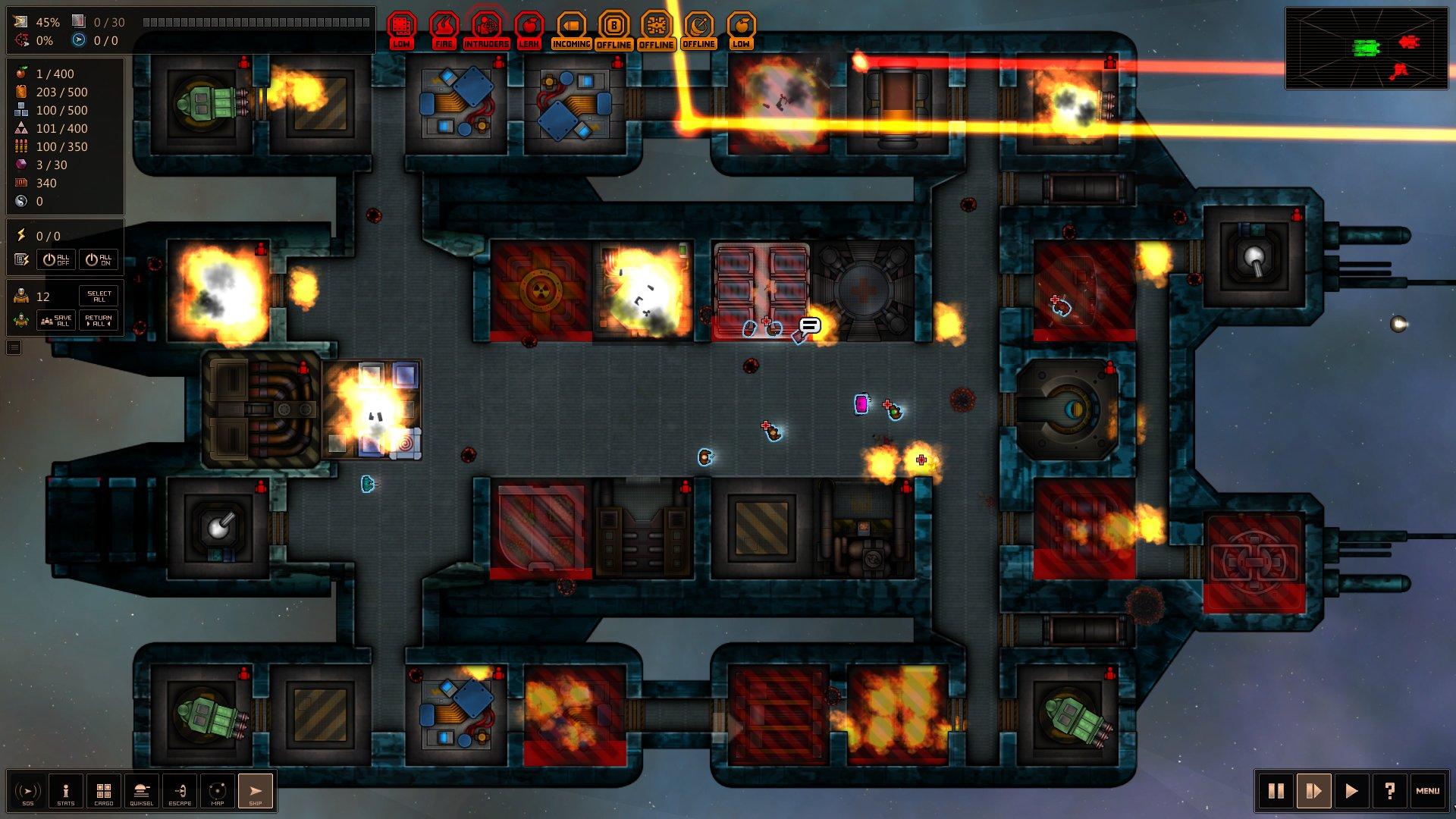
Task: Power everything on with All On
Action: tap(99, 259)
